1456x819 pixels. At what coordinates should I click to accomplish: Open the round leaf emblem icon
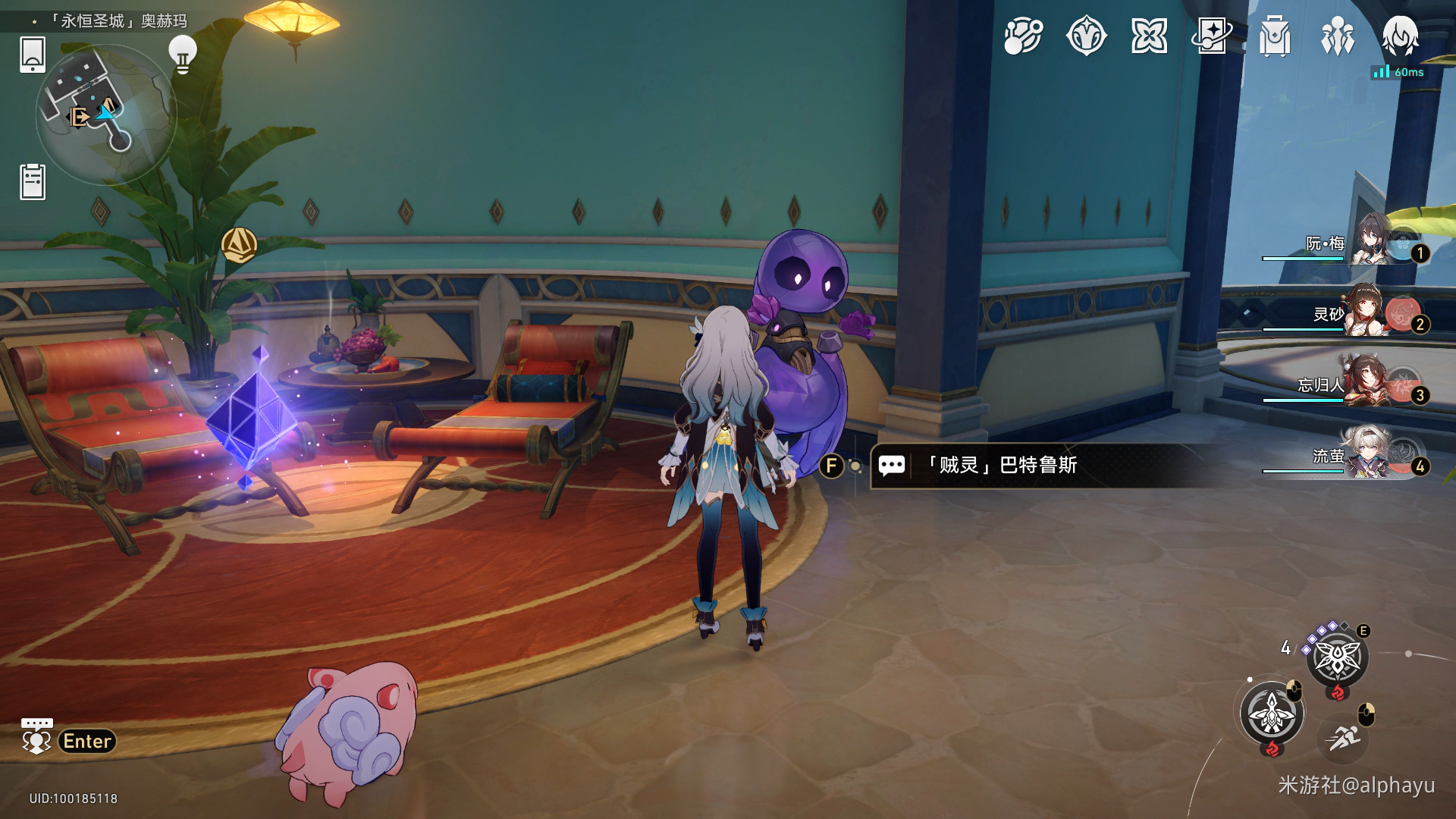[1086, 36]
